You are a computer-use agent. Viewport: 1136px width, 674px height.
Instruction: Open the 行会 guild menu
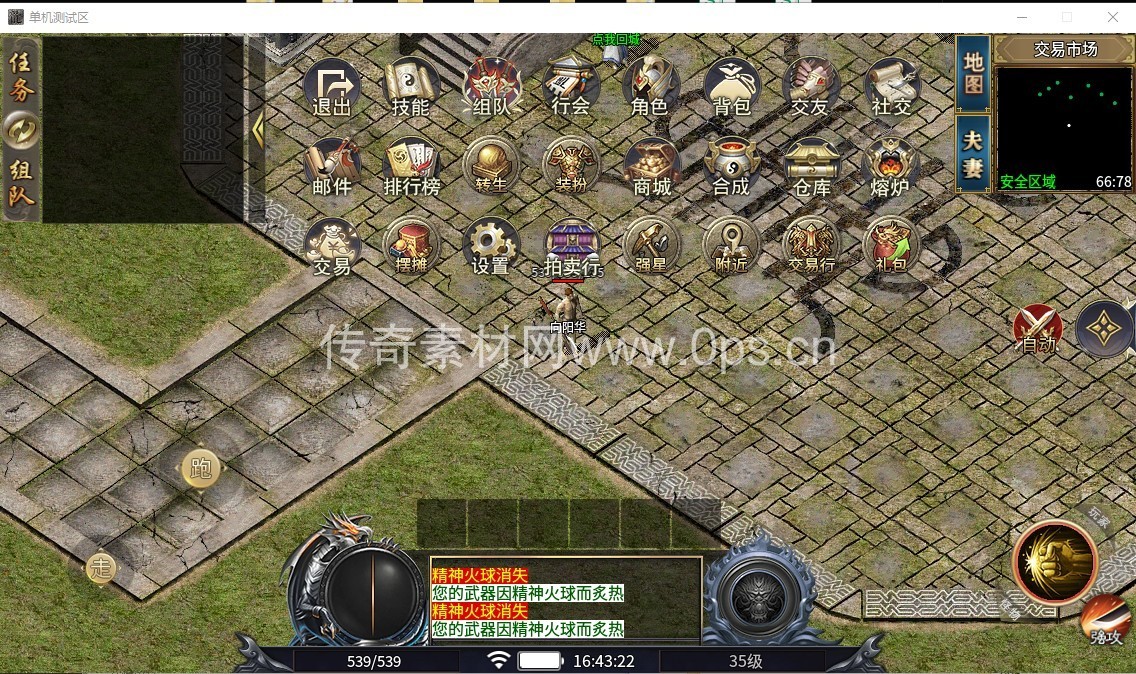pyautogui.click(x=571, y=87)
